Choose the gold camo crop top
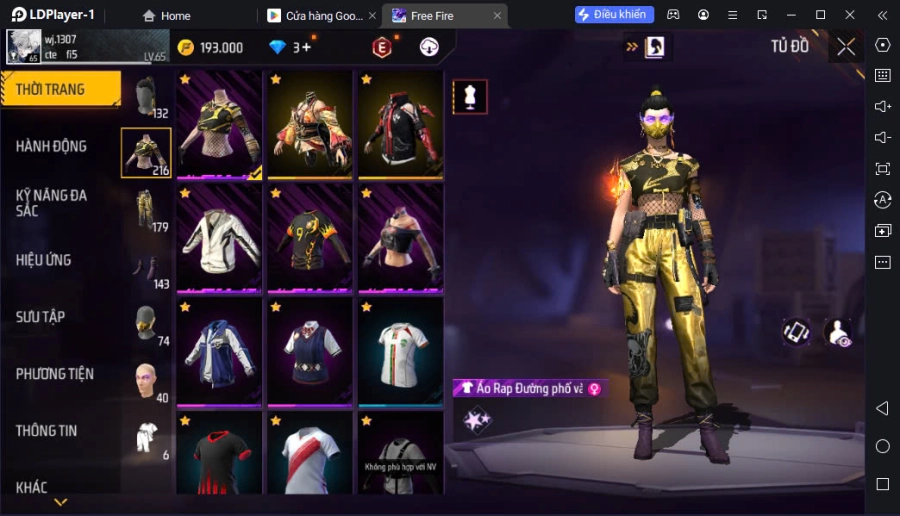The image size is (900, 516). coord(219,125)
